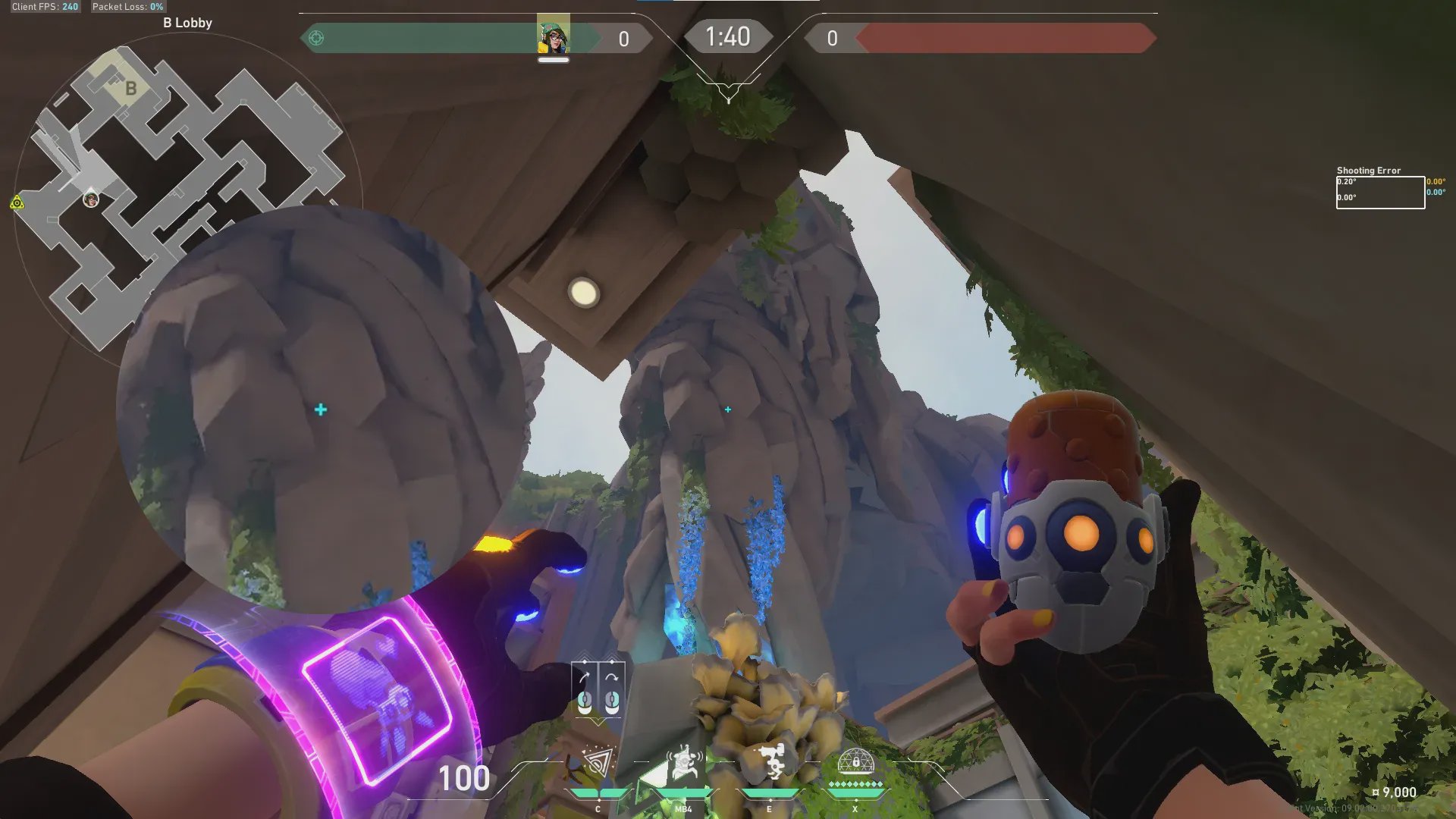Image resolution: width=1456 pixels, height=819 pixels.
Task: Click the yellow triangle marker at minimap edge
Action: 17,202
